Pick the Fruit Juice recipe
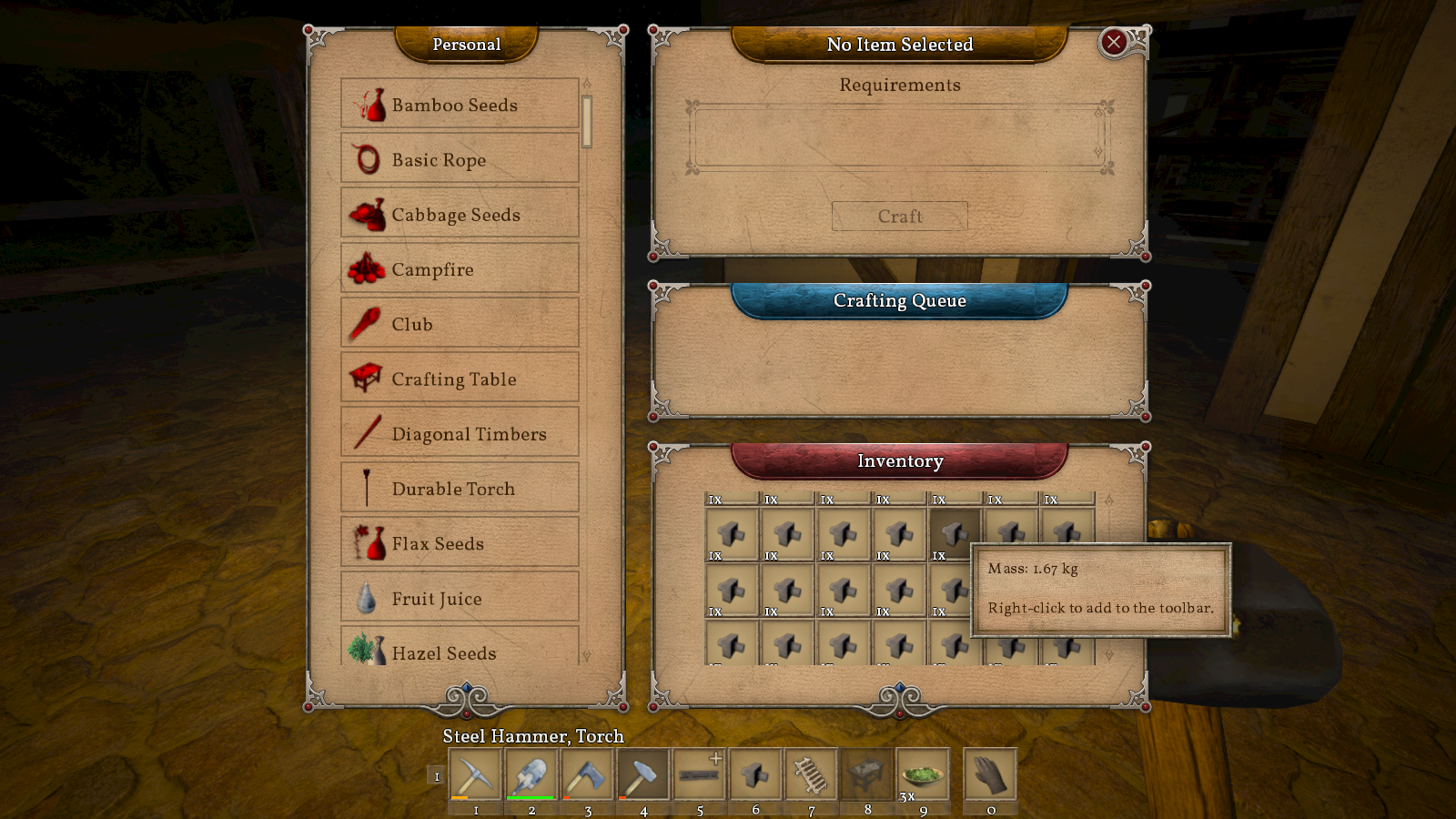 tap(460, 598)
